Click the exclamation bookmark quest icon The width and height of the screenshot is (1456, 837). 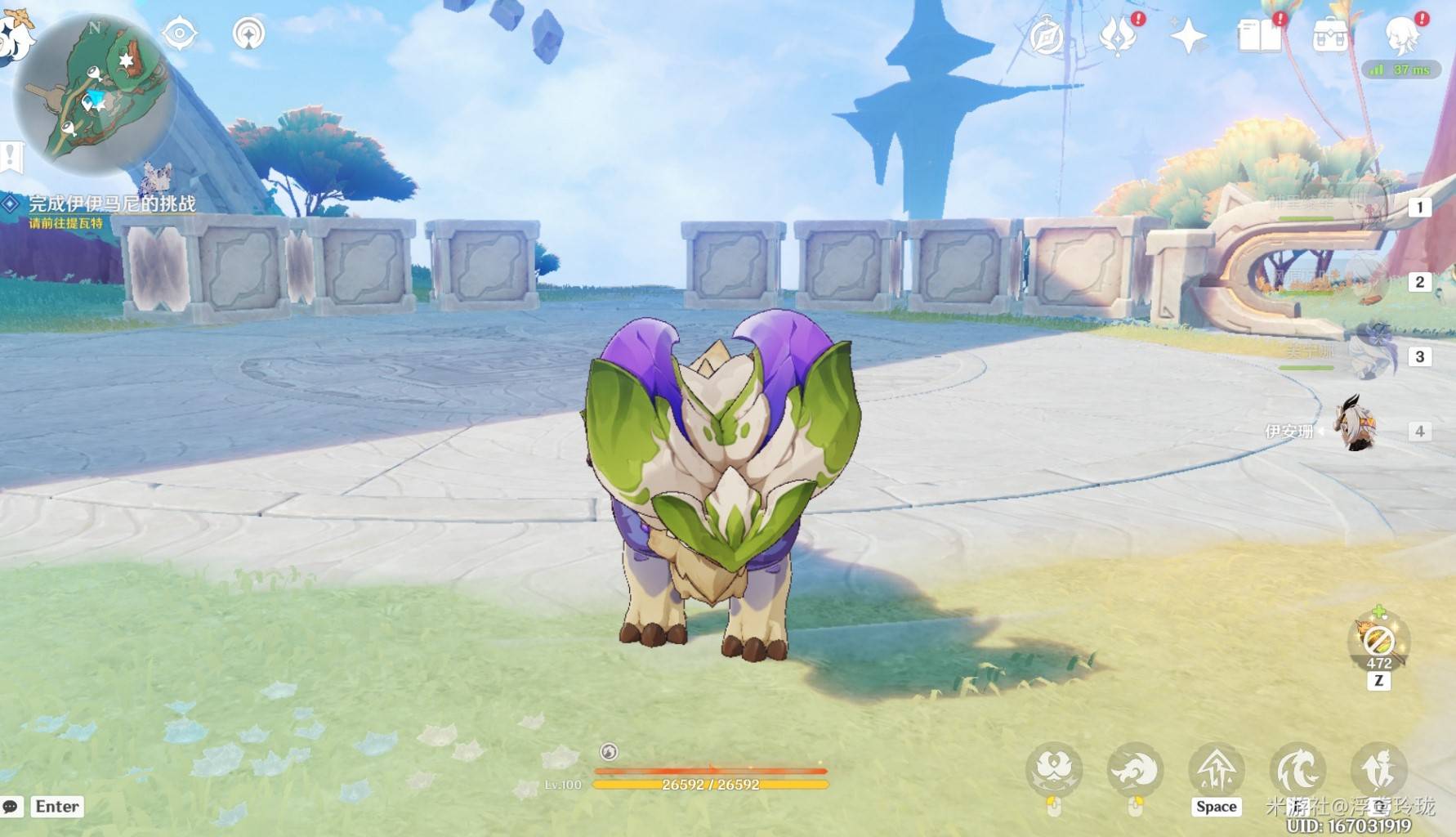11,155
